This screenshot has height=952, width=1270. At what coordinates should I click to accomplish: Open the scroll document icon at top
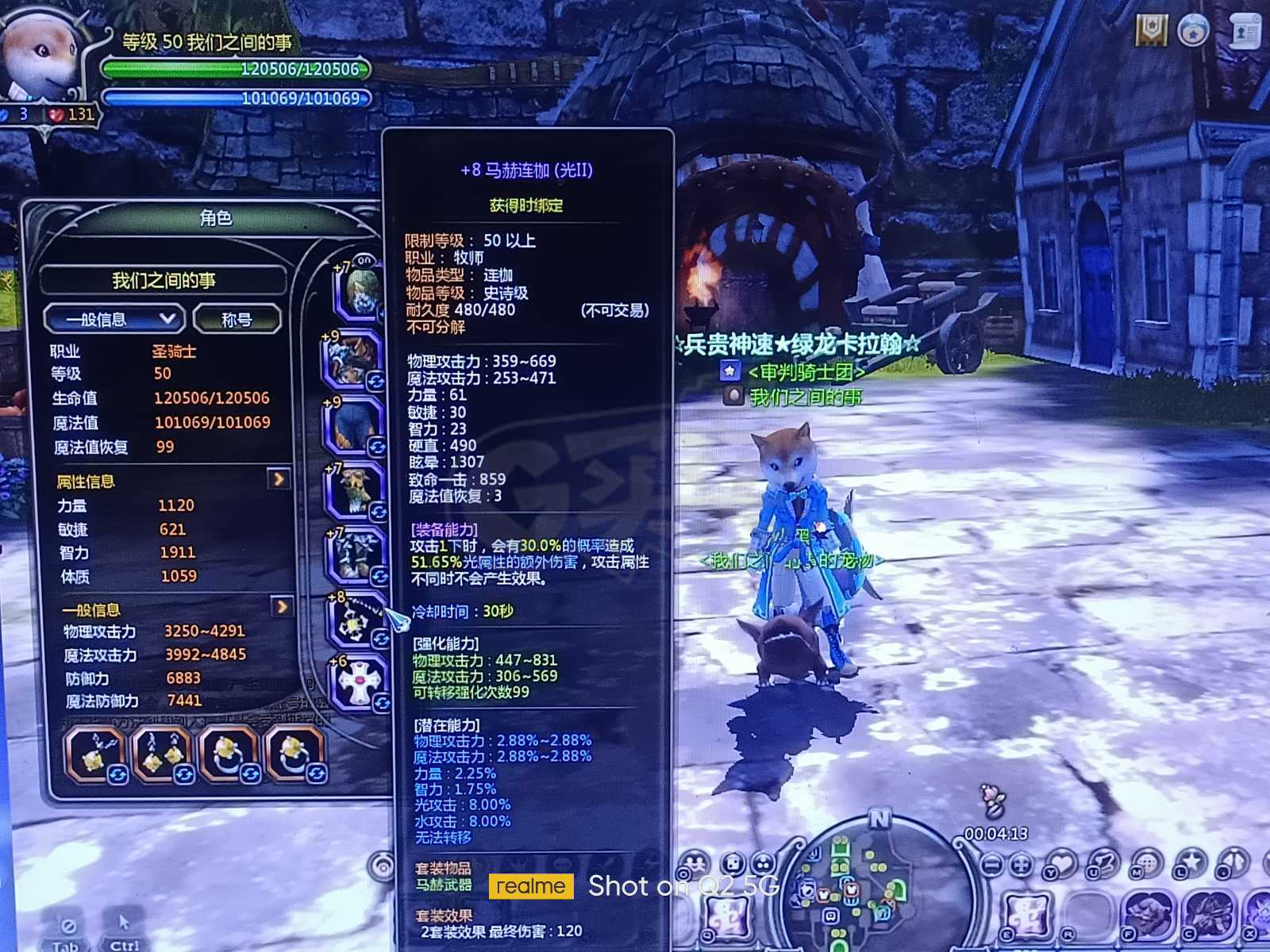click(x=1245, y=32)
